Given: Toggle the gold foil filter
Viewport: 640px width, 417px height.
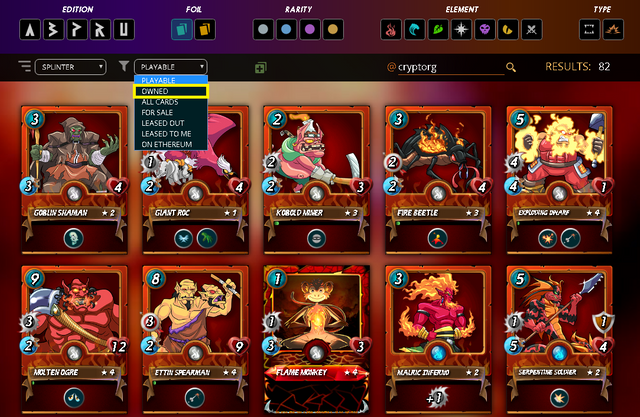Looking at the screenshot, I should click(x=207, y=30).
